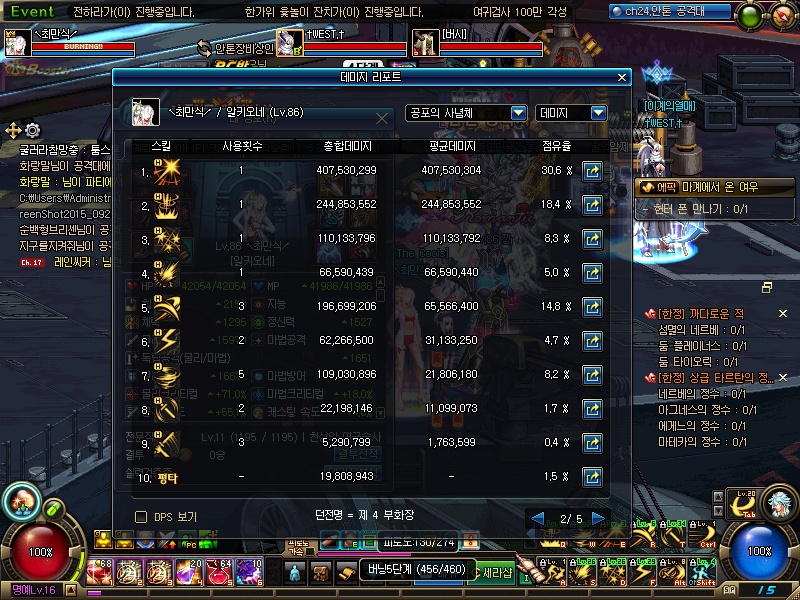Screen dimensions: 800x600
Task: Close the 상급 타르탄의 정수 quest tracker entry
Action: point(782,377)
